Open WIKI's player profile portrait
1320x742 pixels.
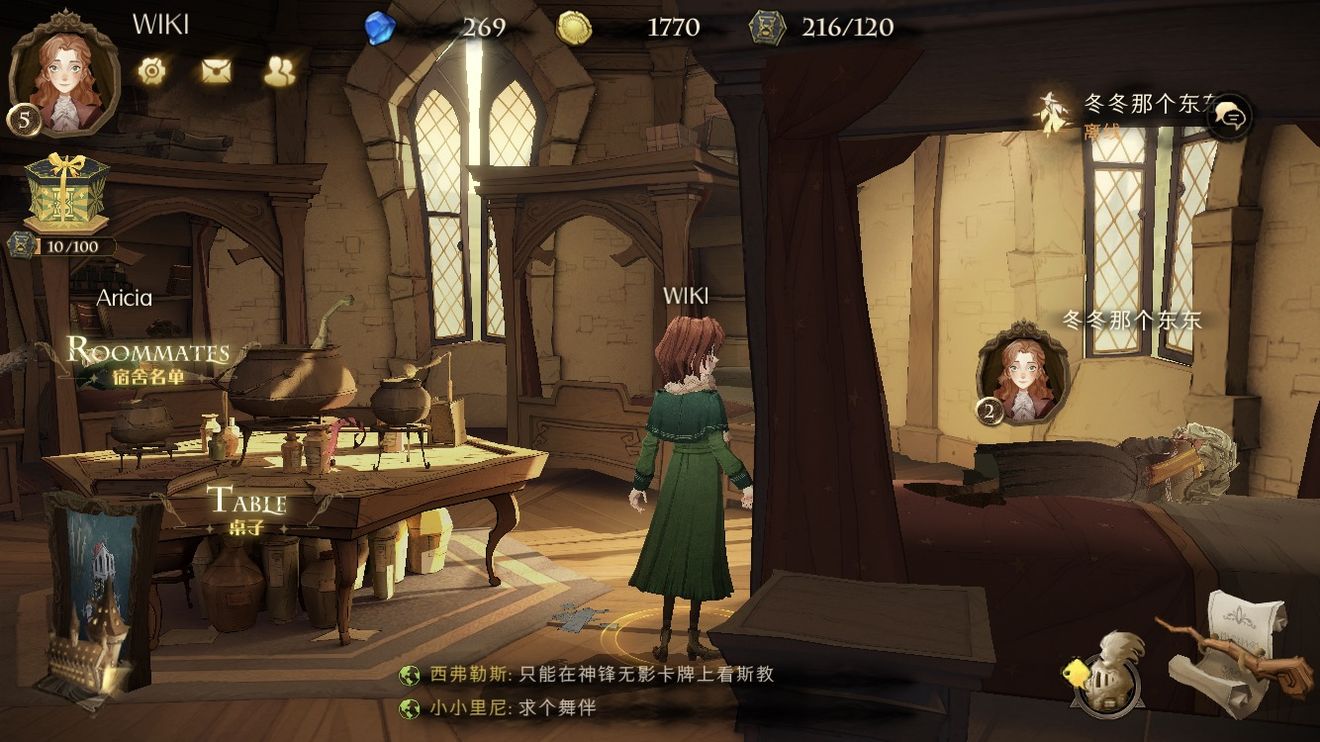click(63, 75)
